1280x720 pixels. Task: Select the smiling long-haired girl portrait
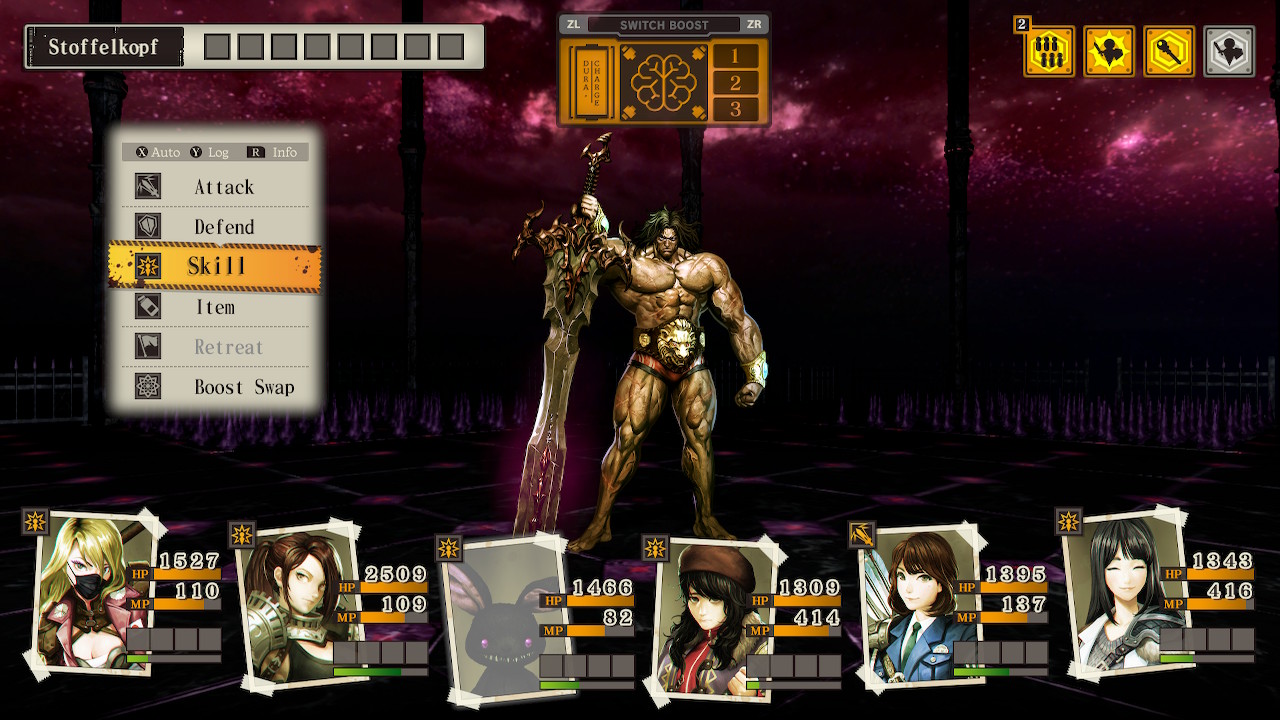(x=1115, y=588)
